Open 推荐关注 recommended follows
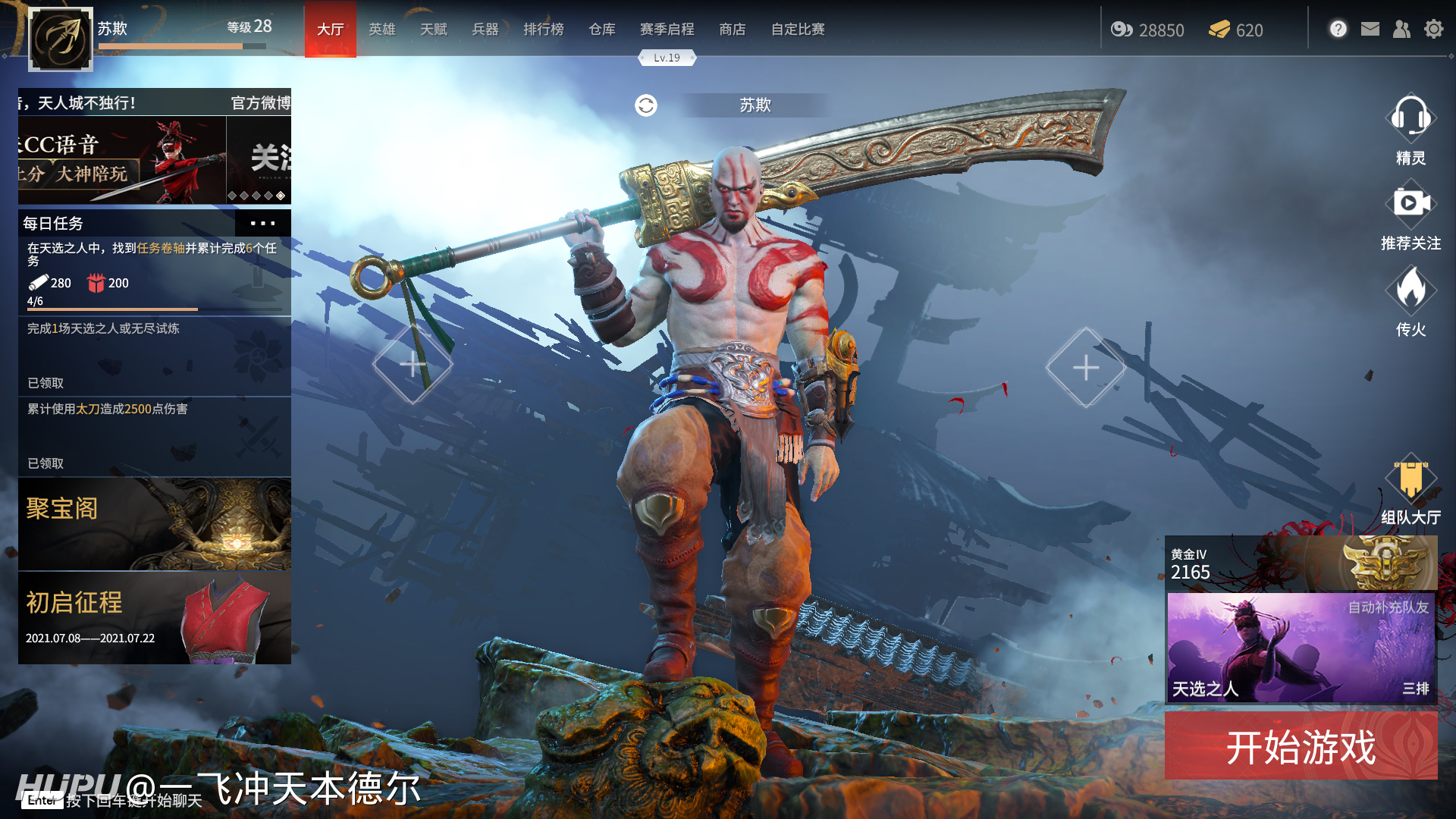This screenshot has height=819, width=1456. [1410, 205]
